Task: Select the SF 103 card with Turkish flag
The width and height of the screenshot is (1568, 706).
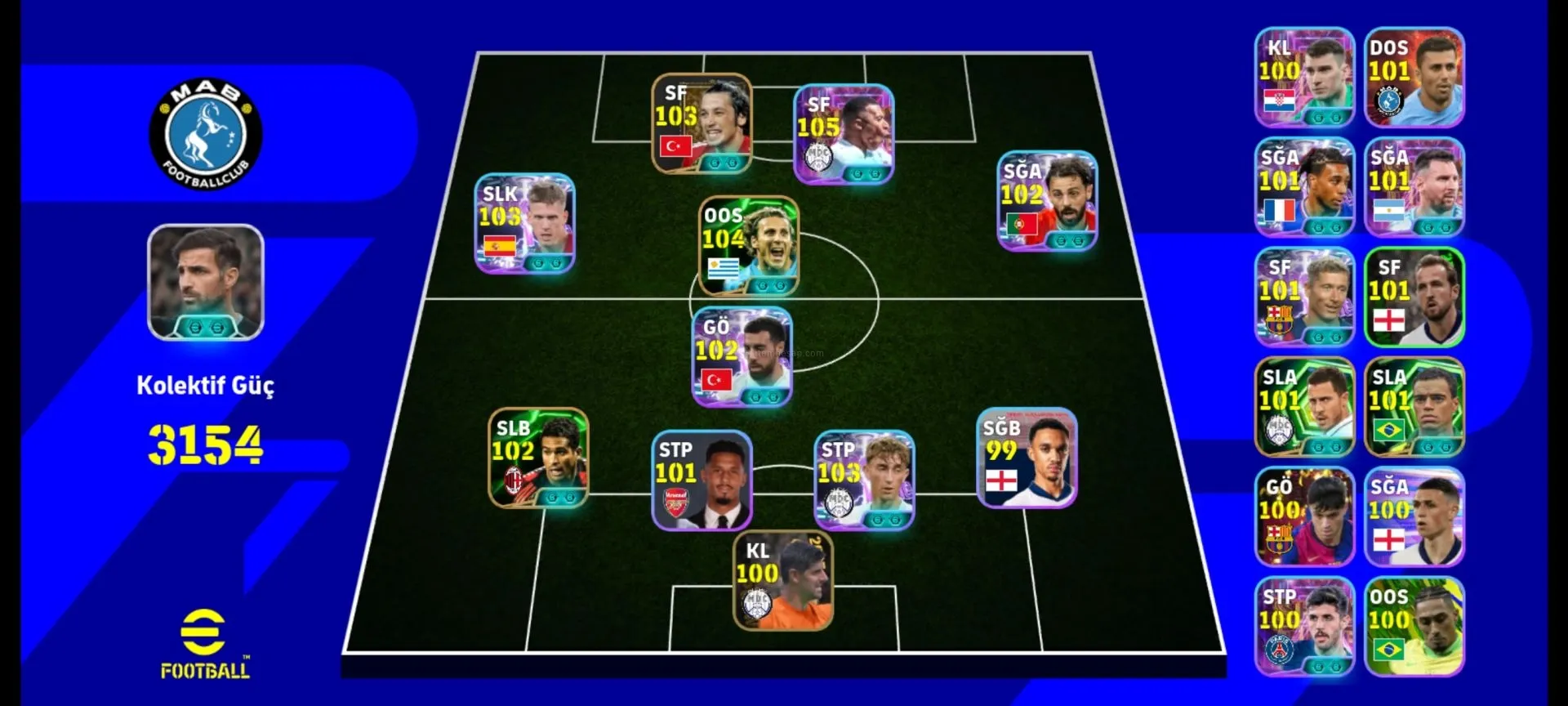Action: coord(702,123)
